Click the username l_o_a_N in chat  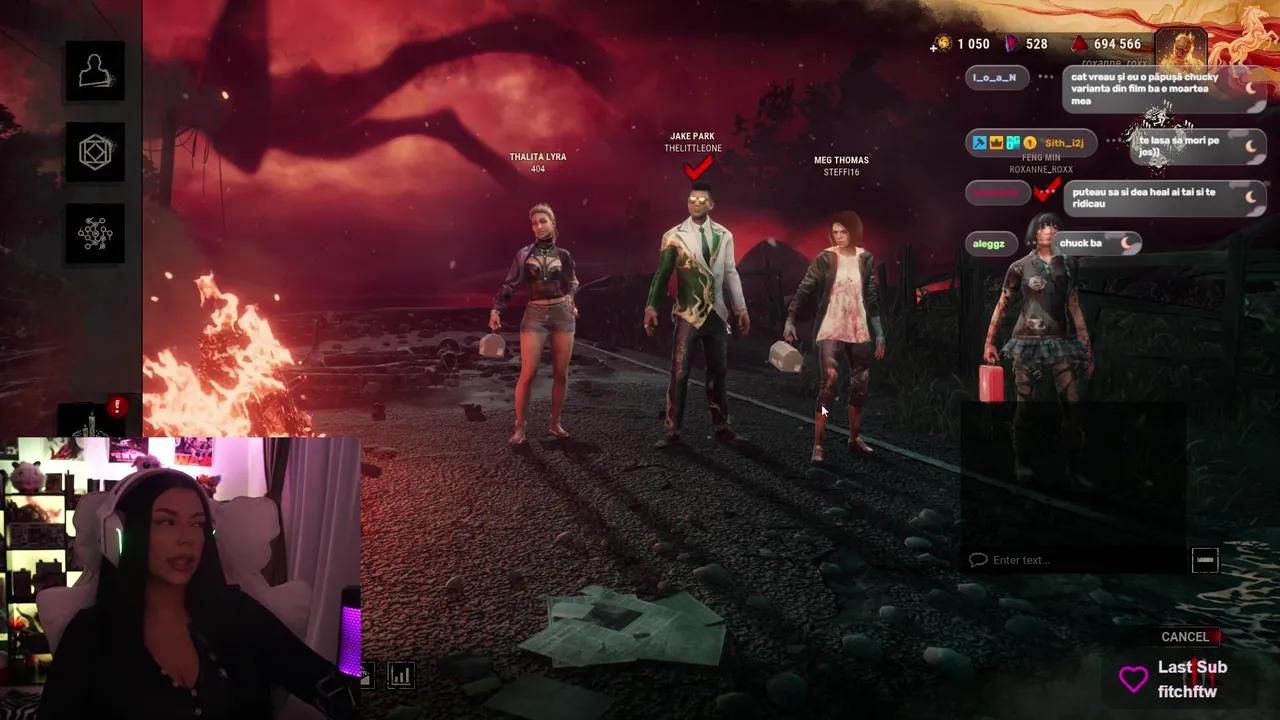[995, 77]
